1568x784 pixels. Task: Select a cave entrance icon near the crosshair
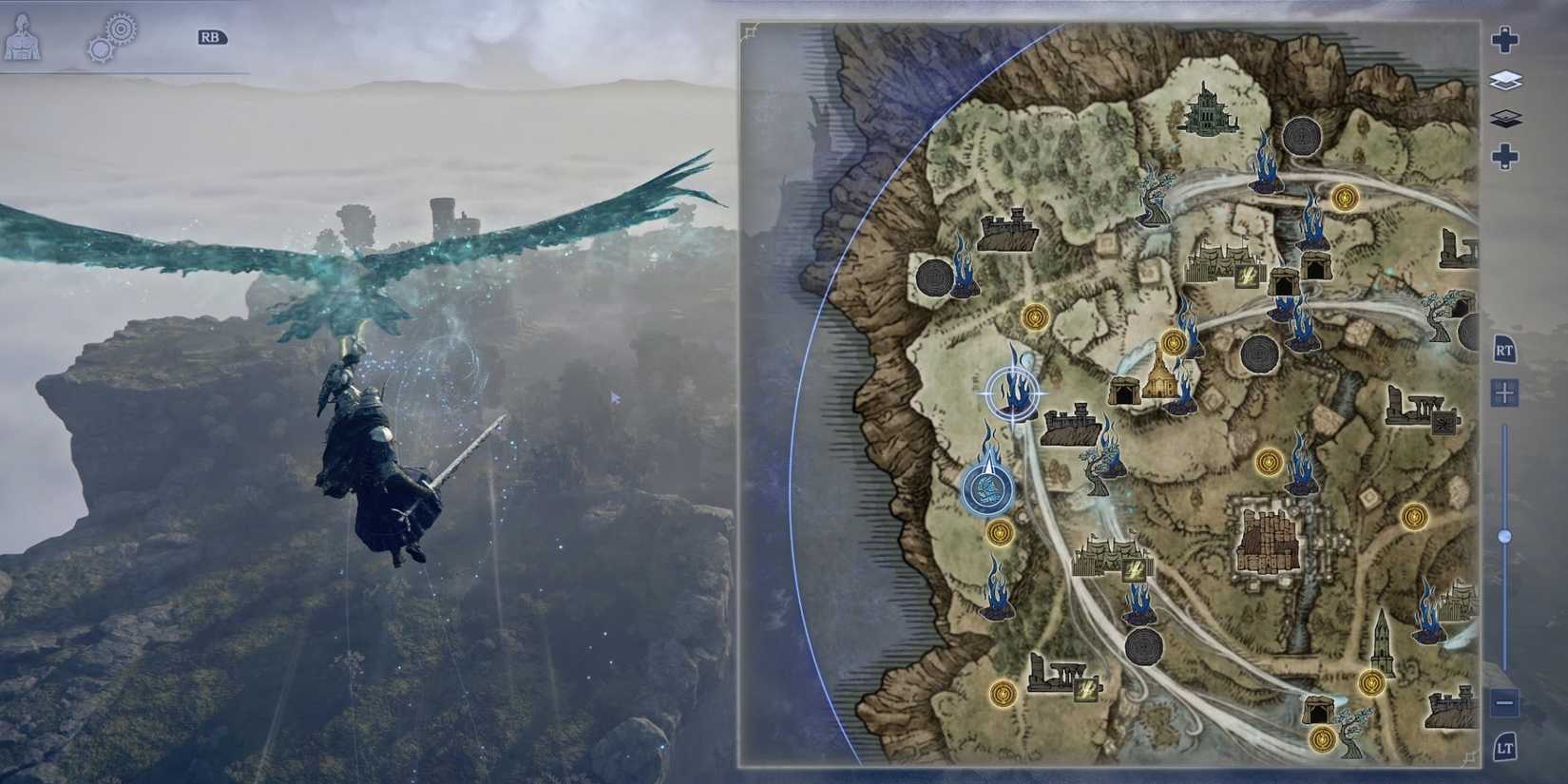1124,390
